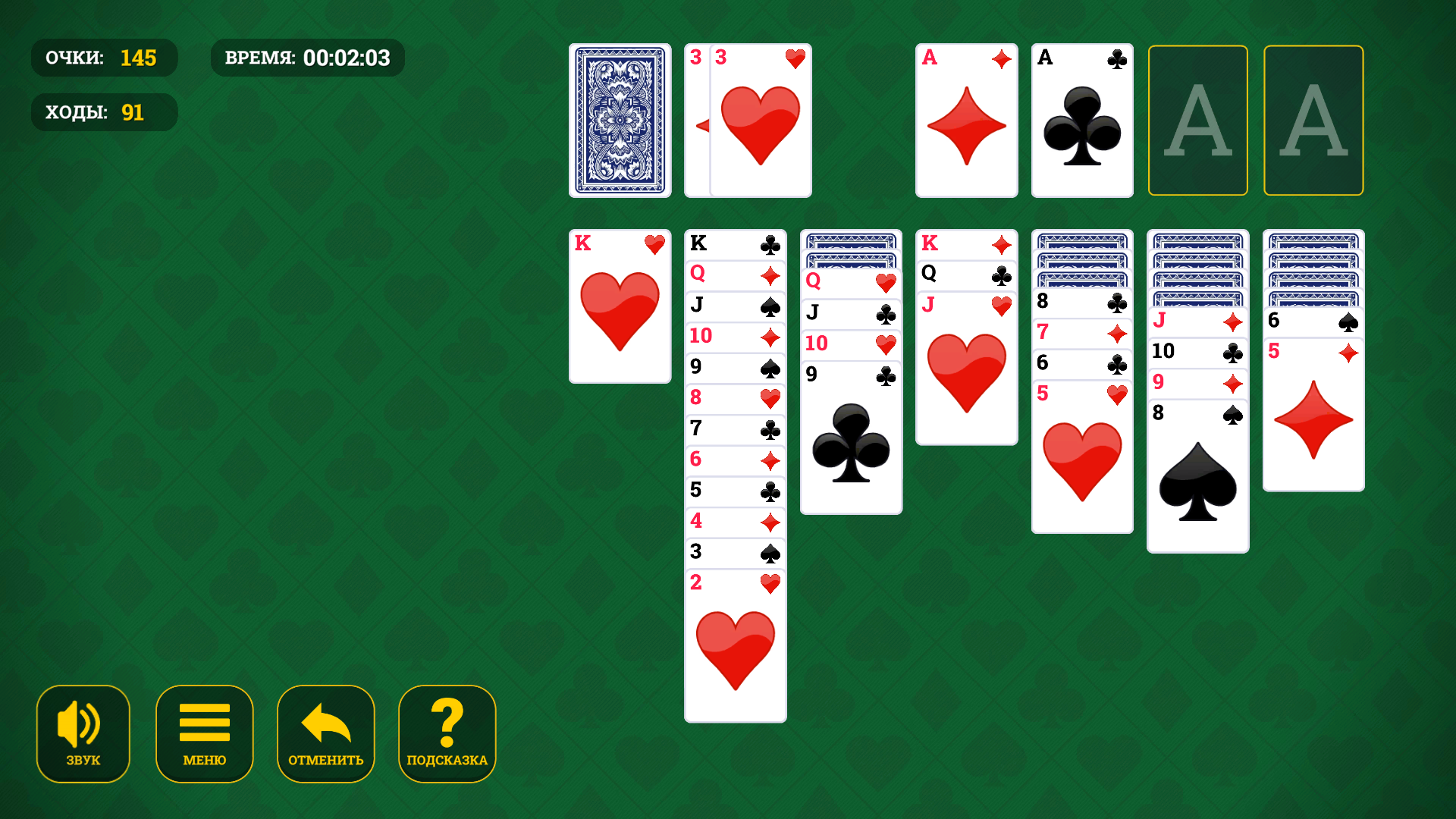
Task: Click the ВРЕМЯ timer display
Action: pyautogui.click(x=307, y=57)
